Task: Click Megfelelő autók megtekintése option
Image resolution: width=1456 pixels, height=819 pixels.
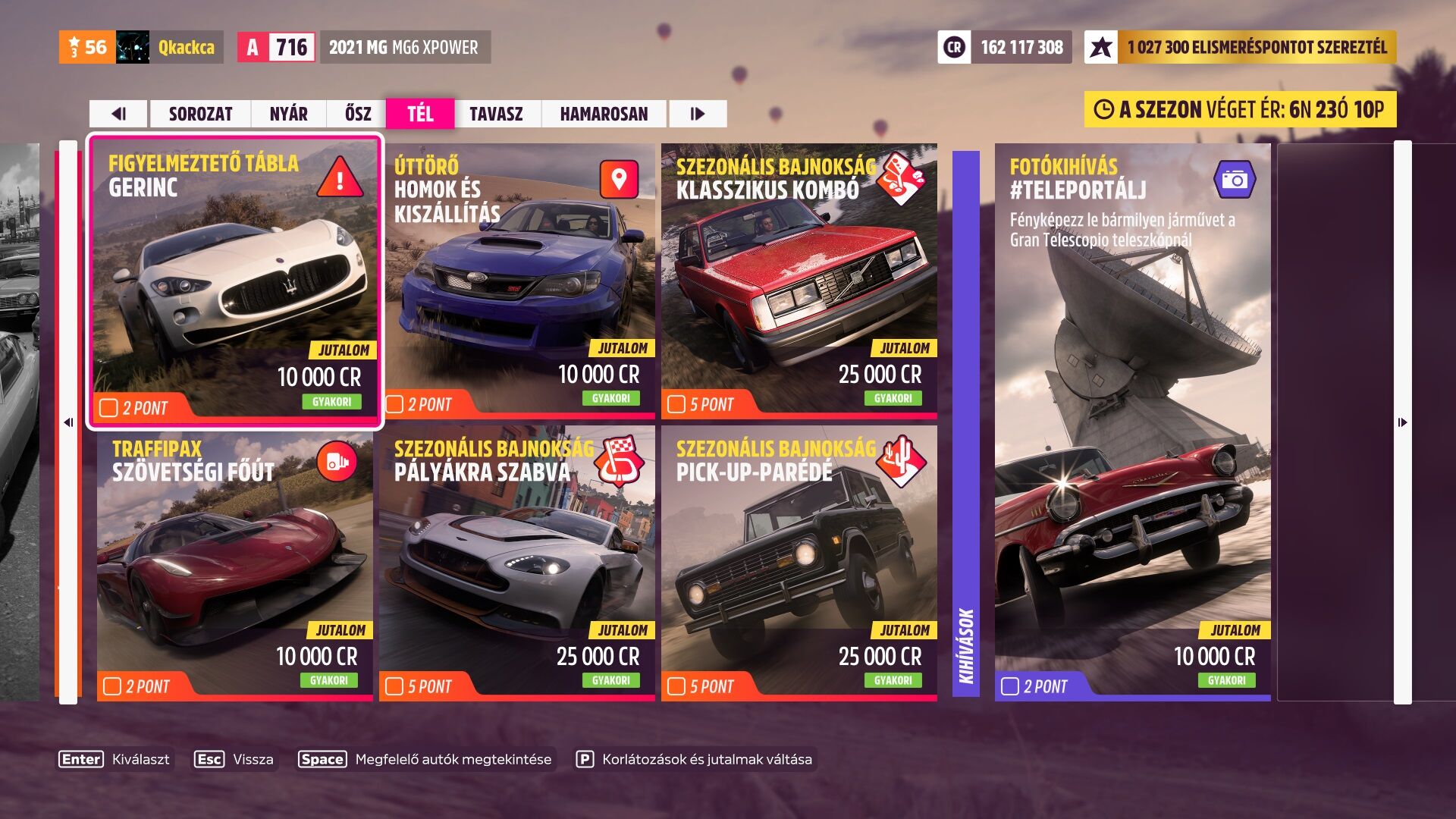Action: click(x=426, y=759)
